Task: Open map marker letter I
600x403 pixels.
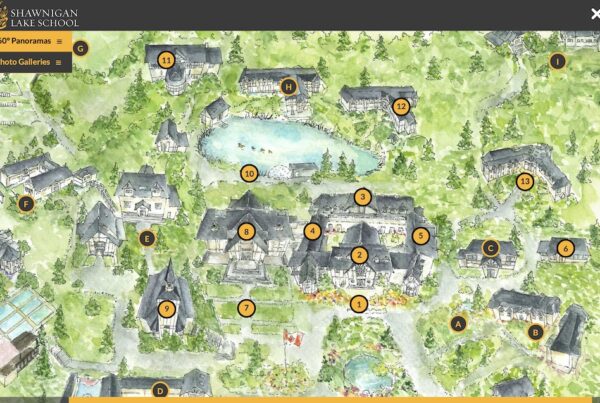Action: [x=558, y=61]
